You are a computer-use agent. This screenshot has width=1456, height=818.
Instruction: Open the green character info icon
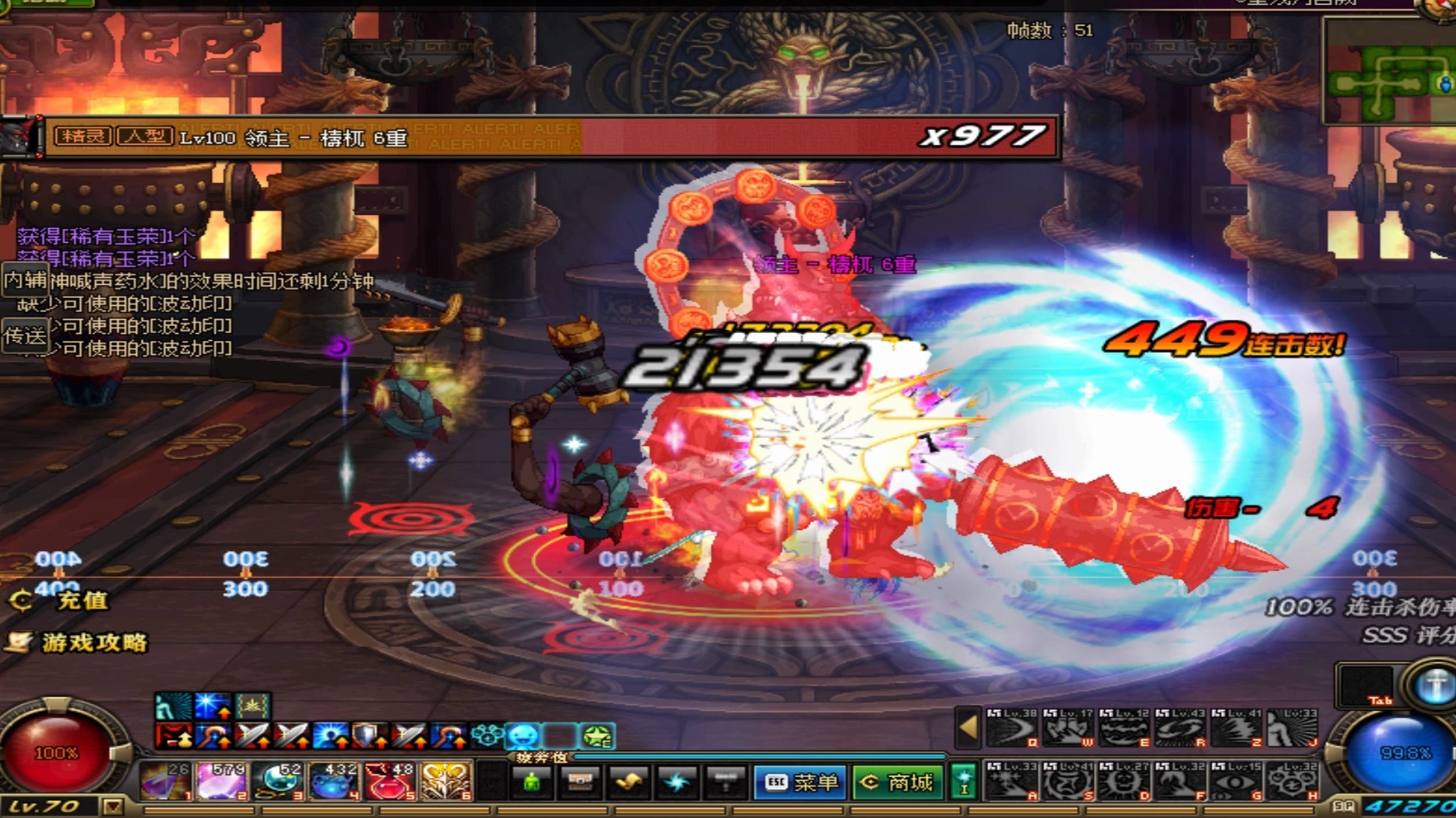point(532,782)
